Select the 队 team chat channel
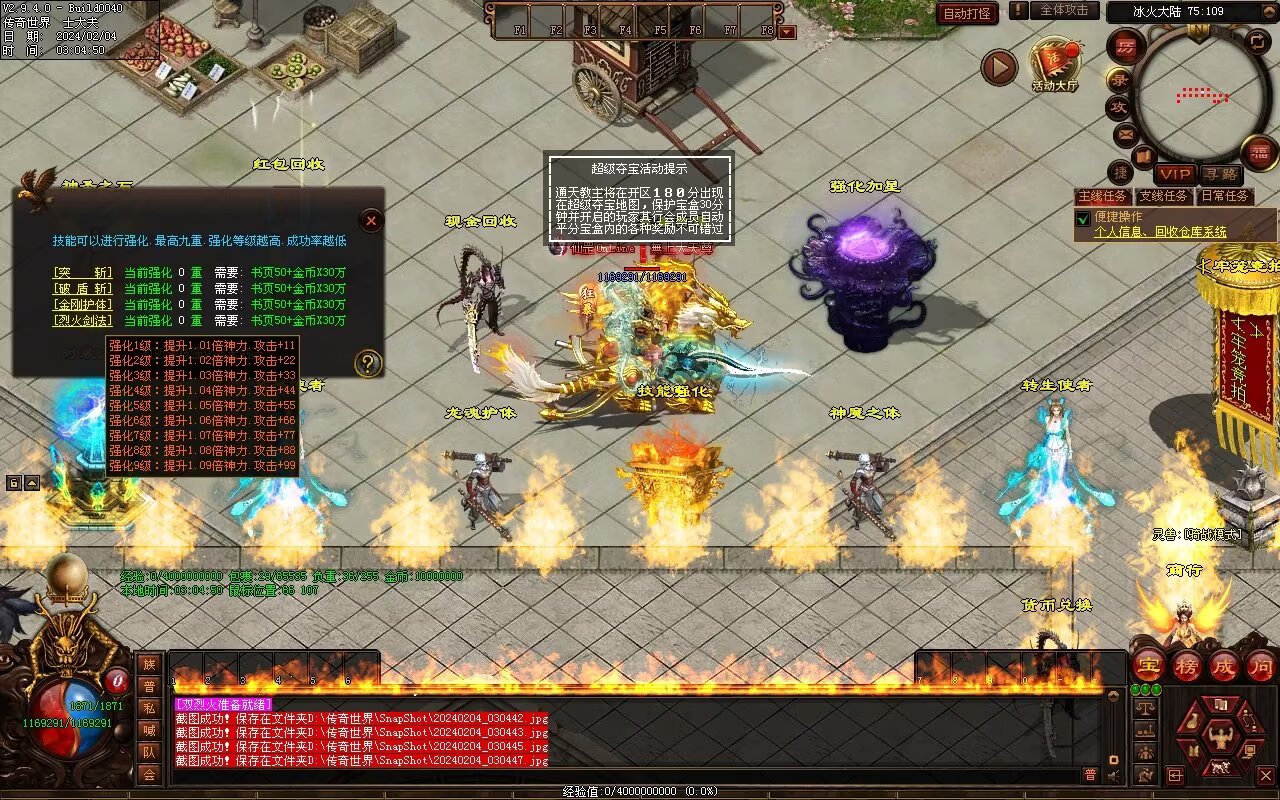Viewport: 1280px width, 800px height. coord(148,751)
